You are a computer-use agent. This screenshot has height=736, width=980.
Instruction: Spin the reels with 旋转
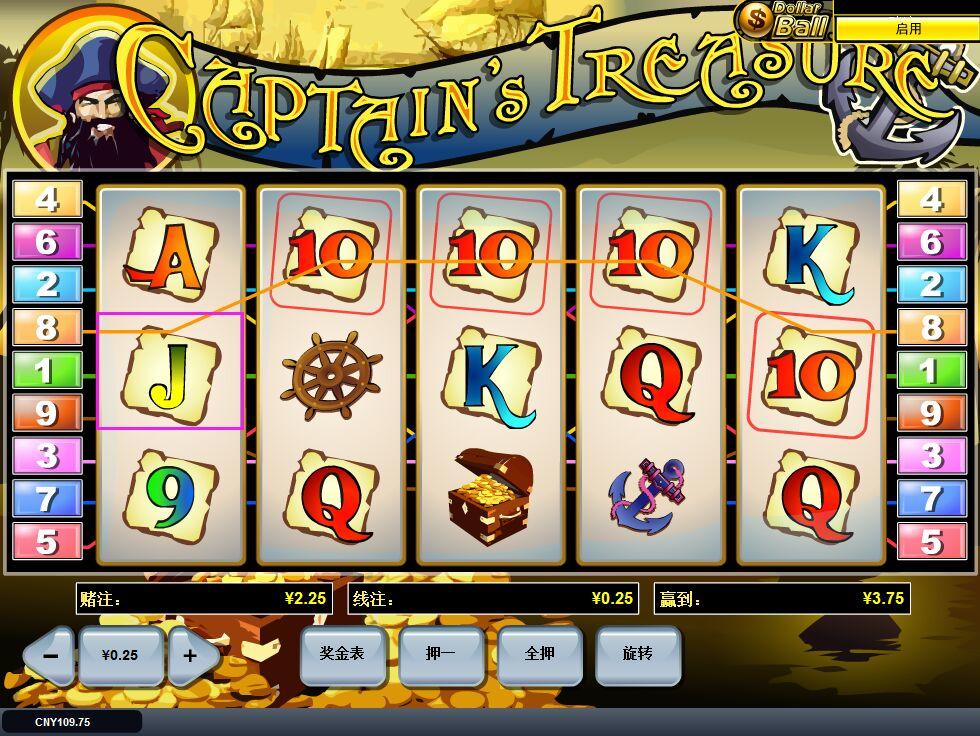[x=637, y=655]
